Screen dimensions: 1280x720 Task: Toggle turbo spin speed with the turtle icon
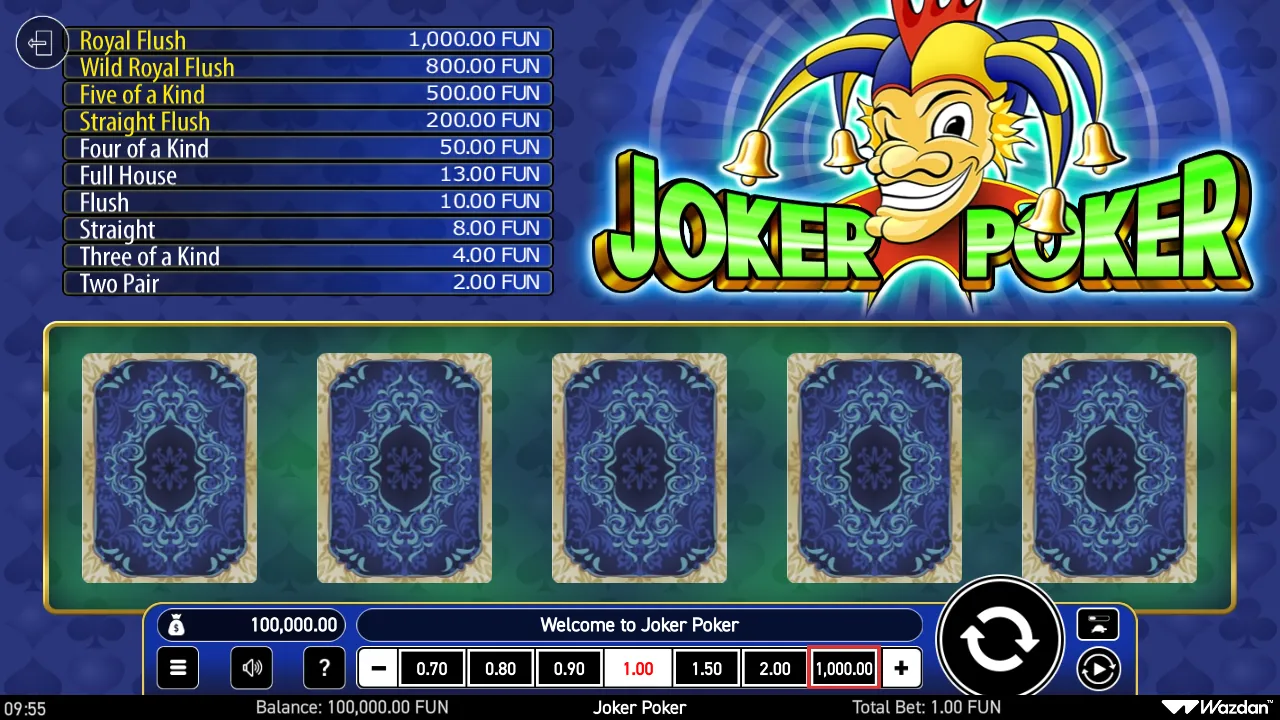pos(1097,624)
